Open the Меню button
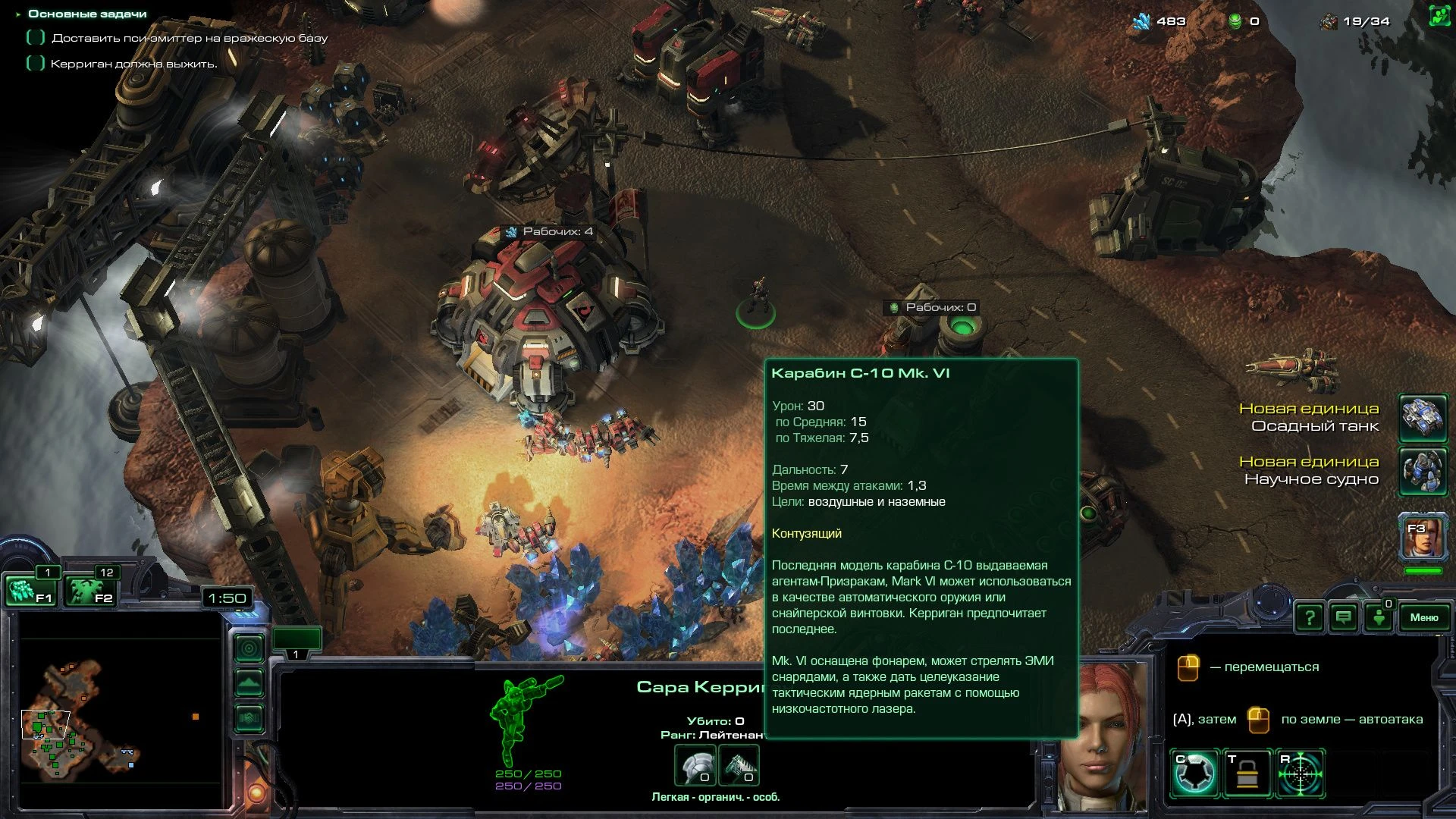The image size is (1456, 819). pyautogui.click(x=1425, y=618)
